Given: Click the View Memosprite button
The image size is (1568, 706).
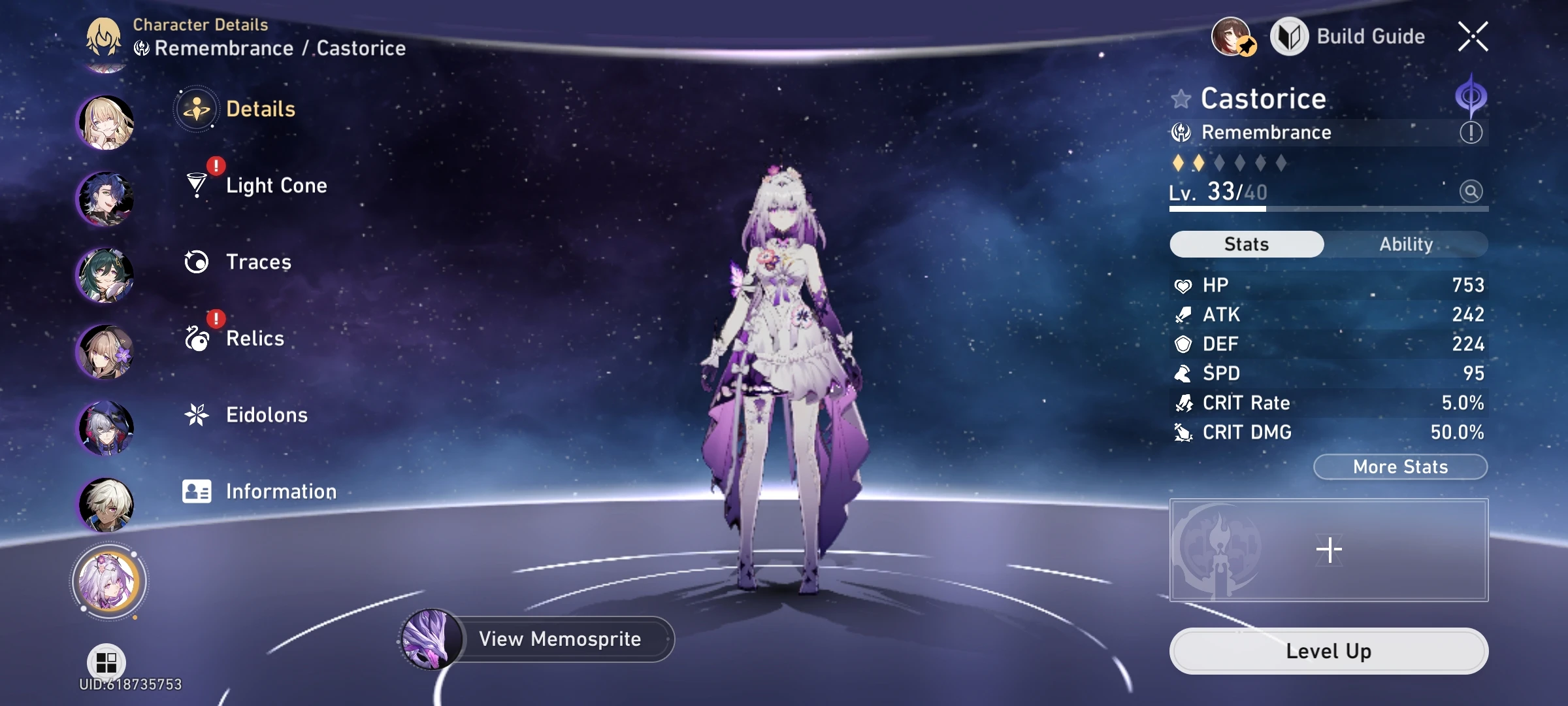Looking at the screenshot, I should pos(561,639).
